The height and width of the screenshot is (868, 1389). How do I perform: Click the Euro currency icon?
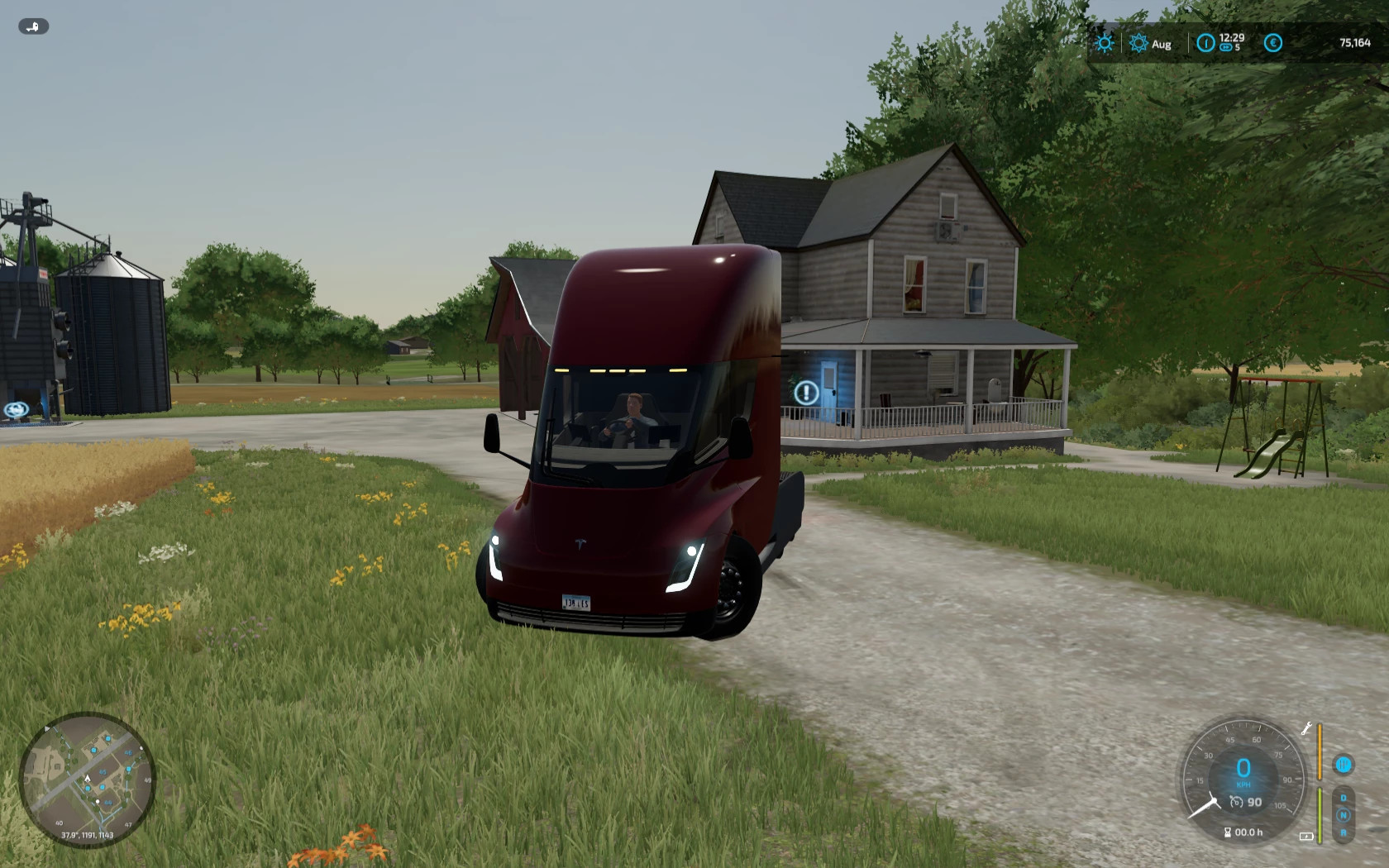1272,42
